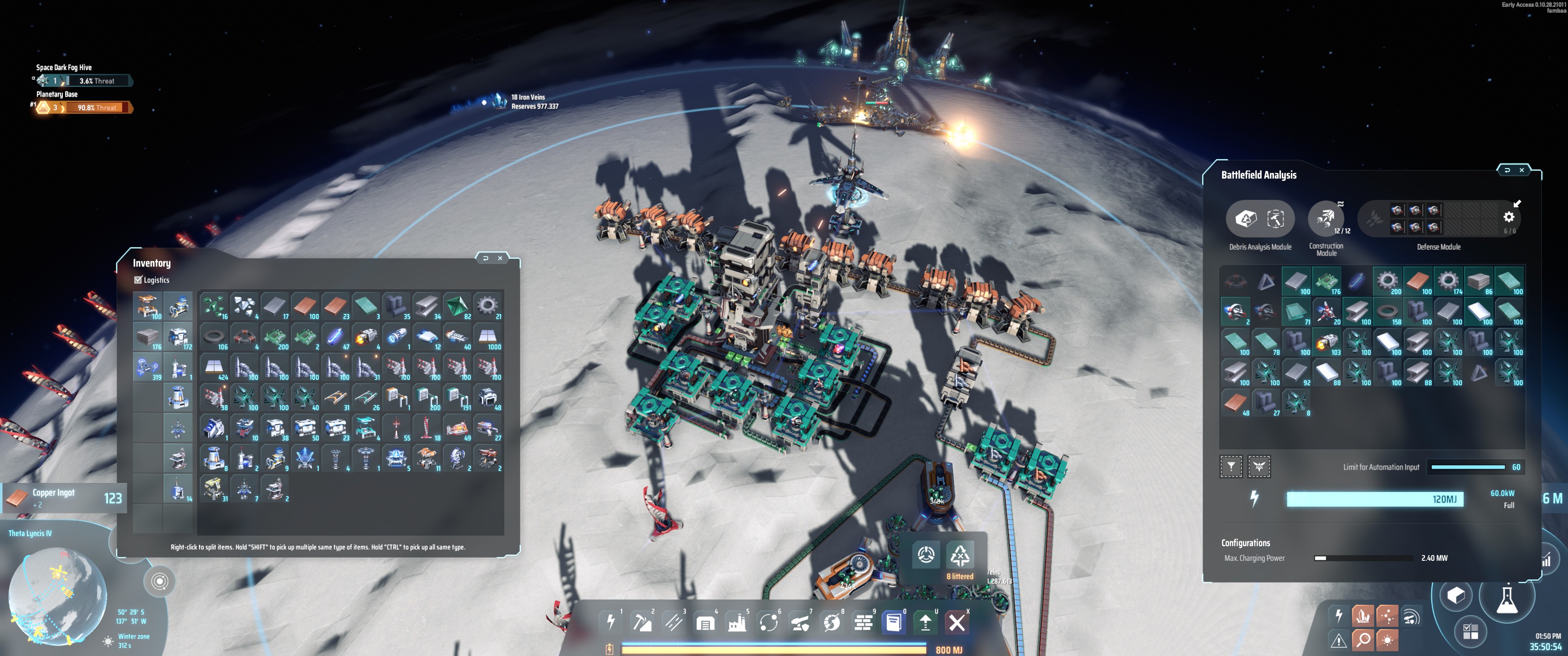Image resolution: width=1568 pixels, height=656 pixels.
Task: Pick the foundation stack of 1000
Action: click(487, 337)
